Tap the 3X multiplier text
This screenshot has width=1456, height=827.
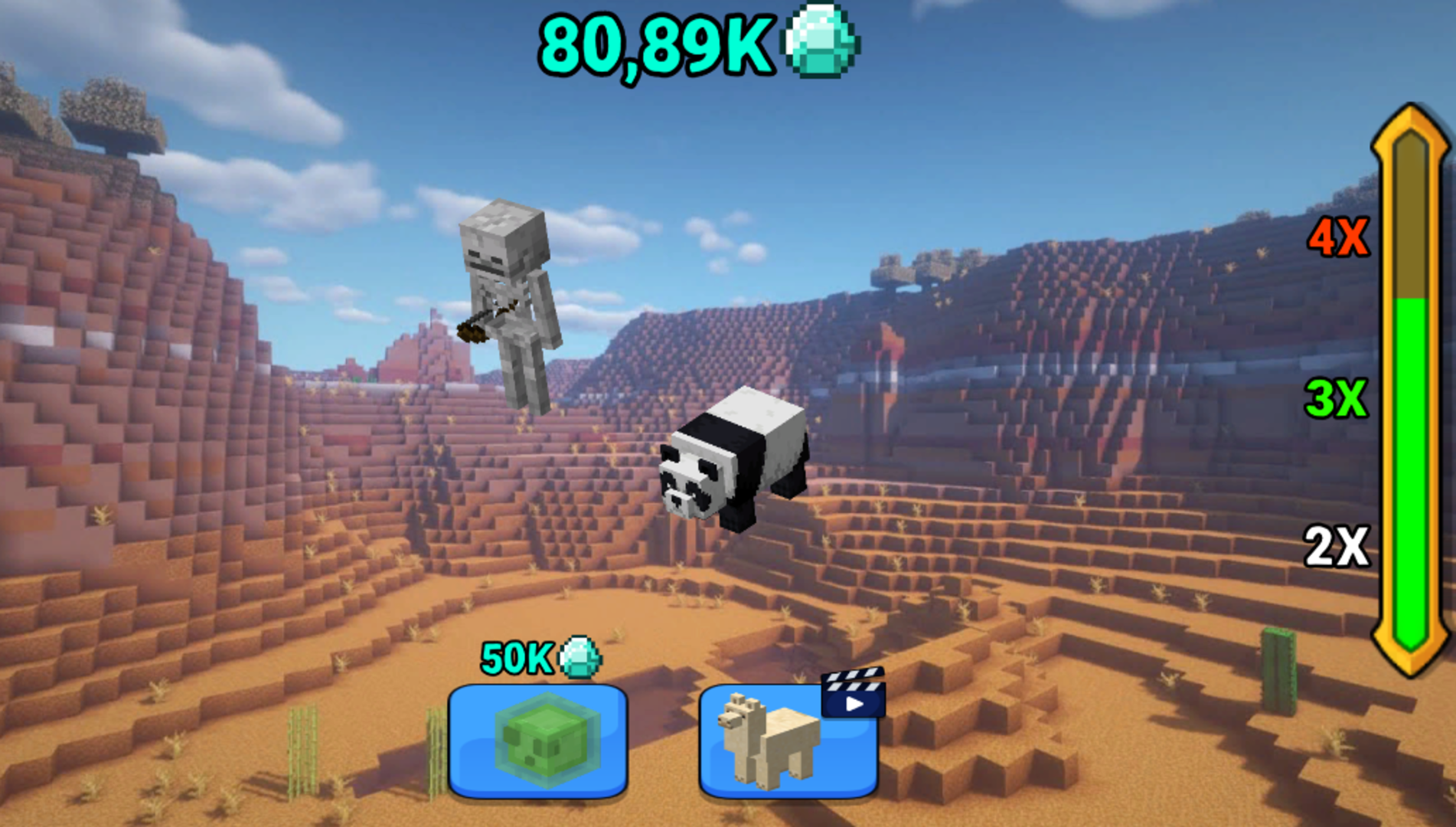point(1337,398)
